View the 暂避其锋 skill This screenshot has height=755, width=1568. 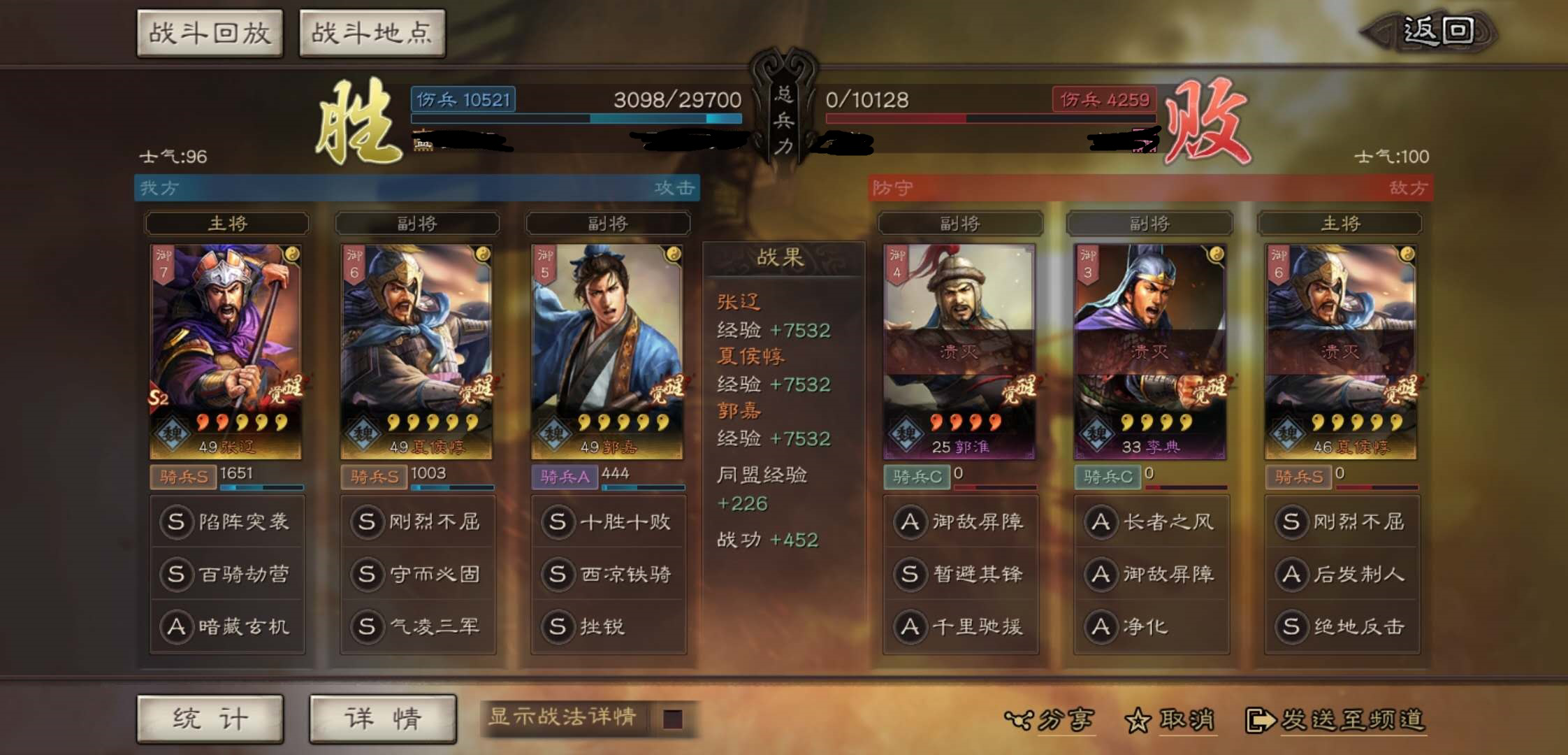click(960, 574)
